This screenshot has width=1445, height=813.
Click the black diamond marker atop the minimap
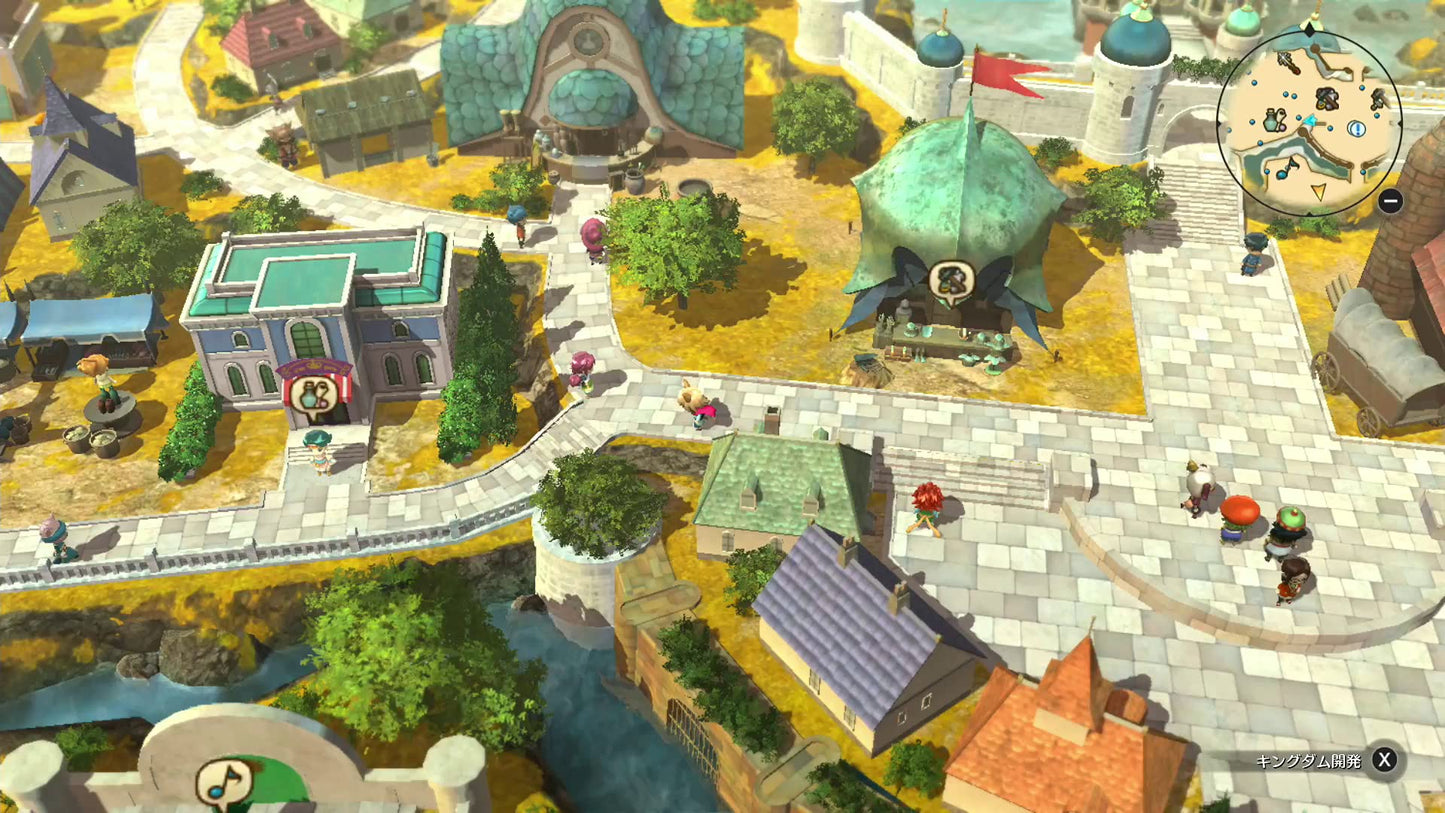point(1309,29)
